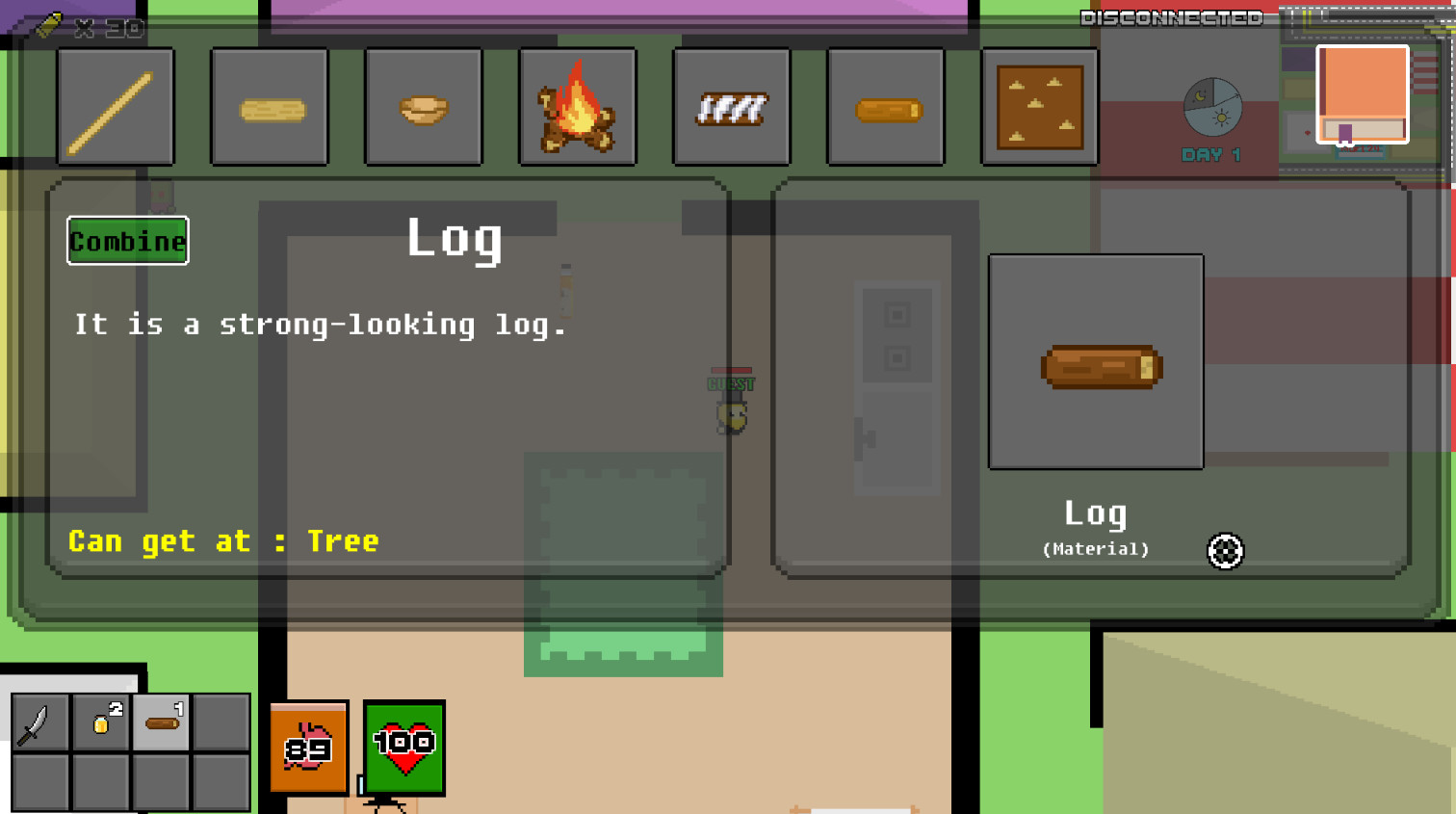This screenshot has height=814, width=1456.
Task: Click the crosshair icon beside the Log label
Action: coord(1224,551)
